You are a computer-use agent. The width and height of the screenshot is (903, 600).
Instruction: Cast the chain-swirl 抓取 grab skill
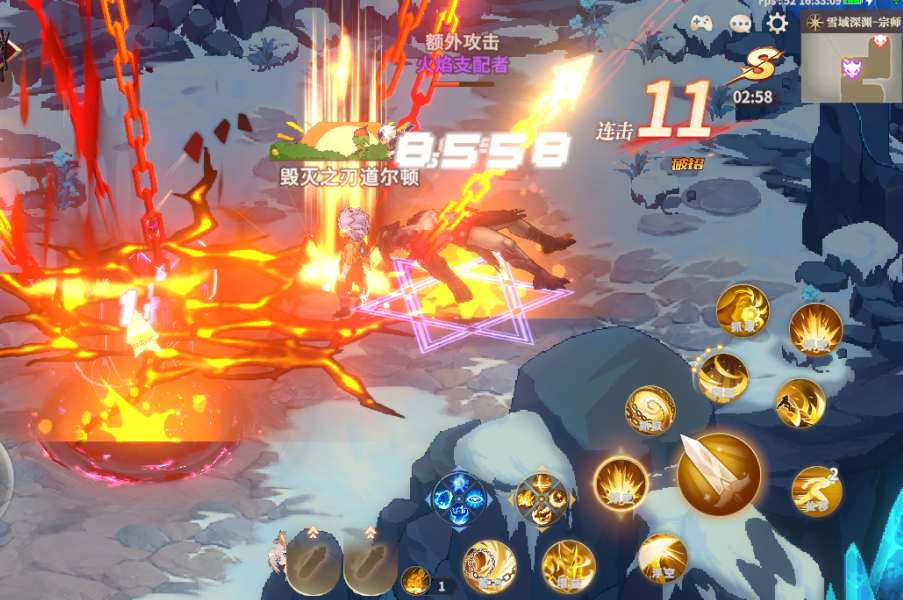[x=650, y=410]
